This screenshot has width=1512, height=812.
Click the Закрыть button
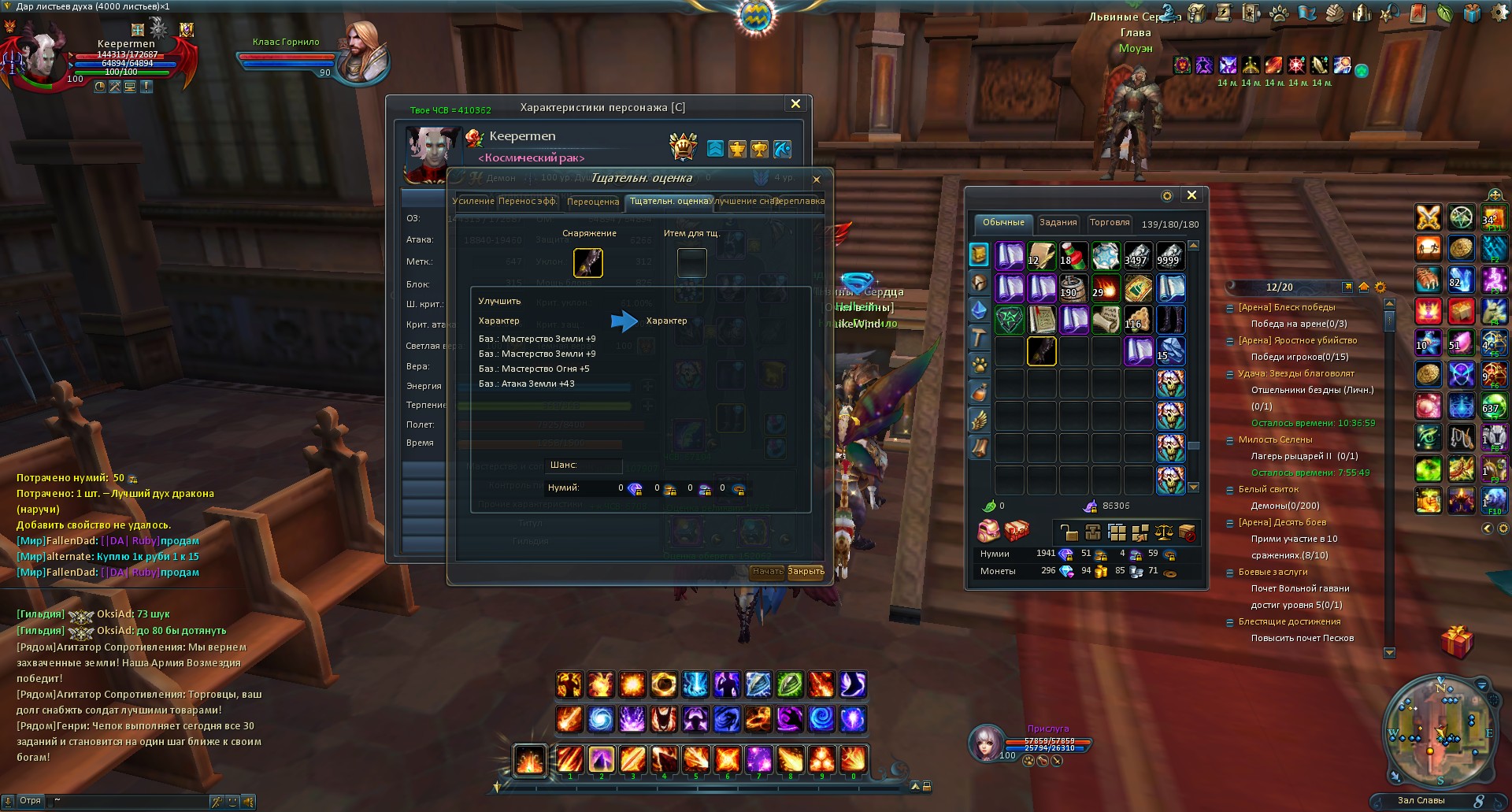click(x=806, y=572)
